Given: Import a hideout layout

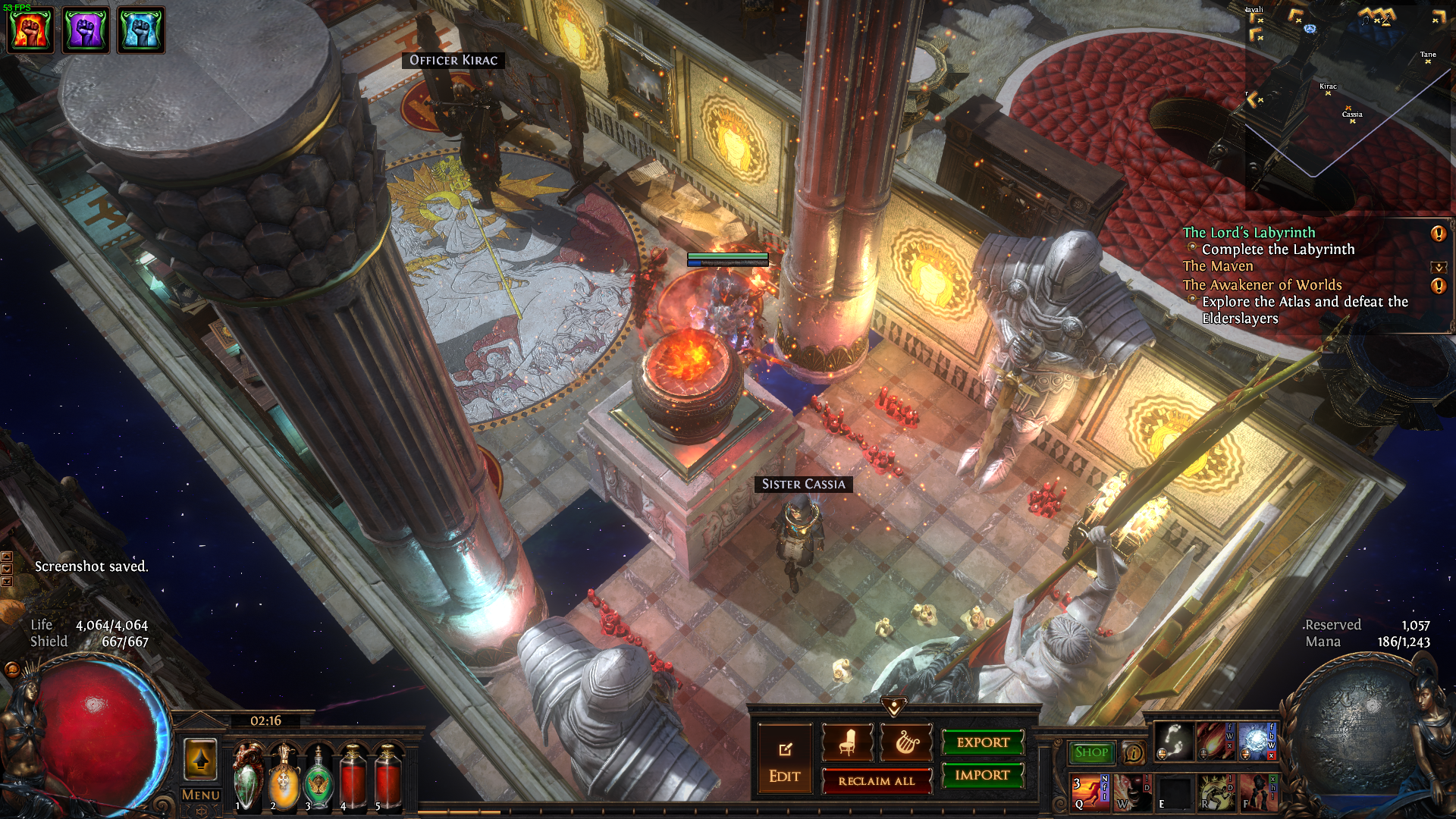Looking at the screenshot, I should 983,775.
